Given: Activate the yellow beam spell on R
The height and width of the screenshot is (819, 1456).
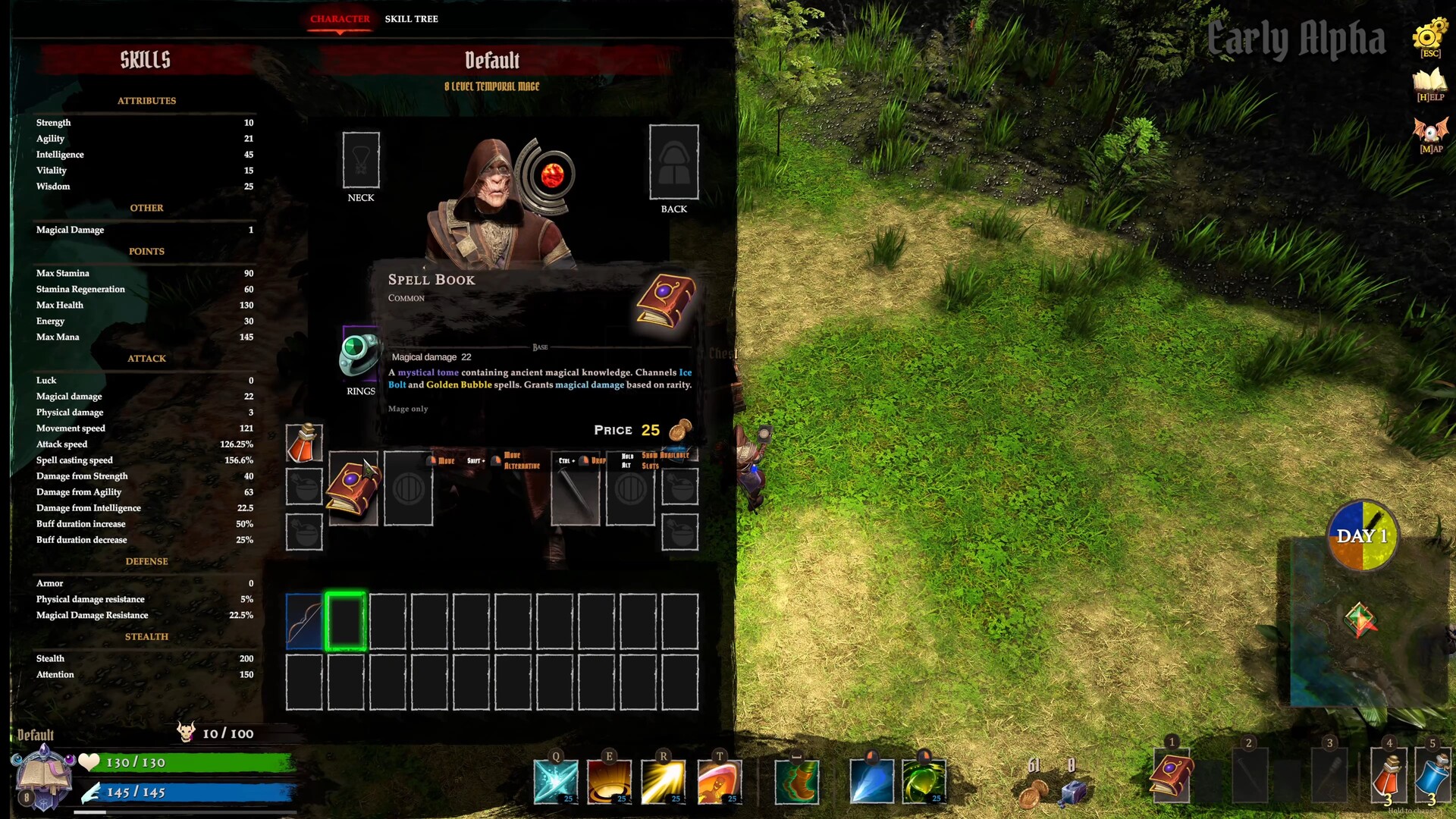Looking at the screenshot, I should pyautogui.click(x=663, y=781).
